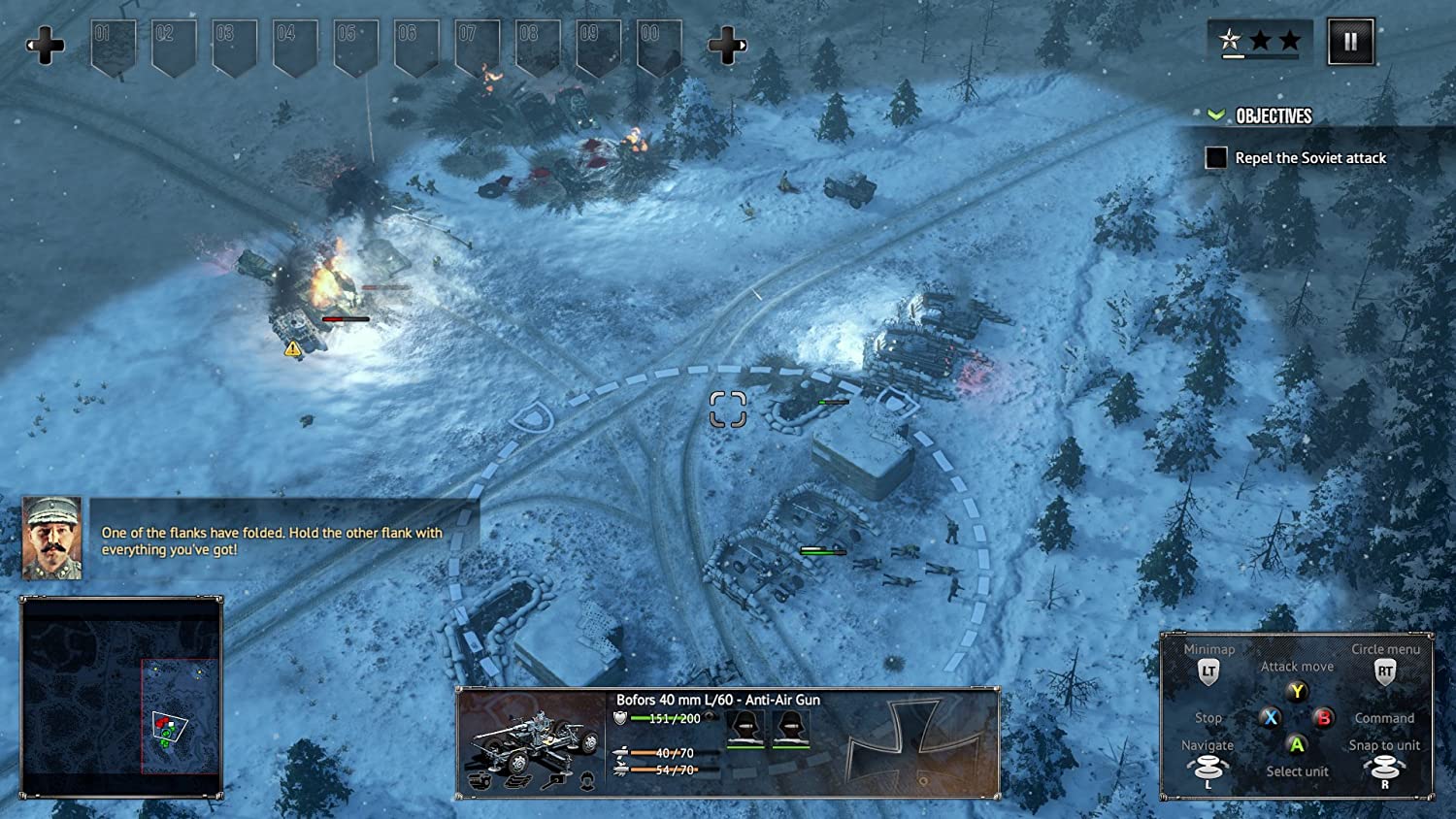Expand unit slot 05 in the top bar
This screenshot has height=819, width=1456.
(x=355, y=41)
